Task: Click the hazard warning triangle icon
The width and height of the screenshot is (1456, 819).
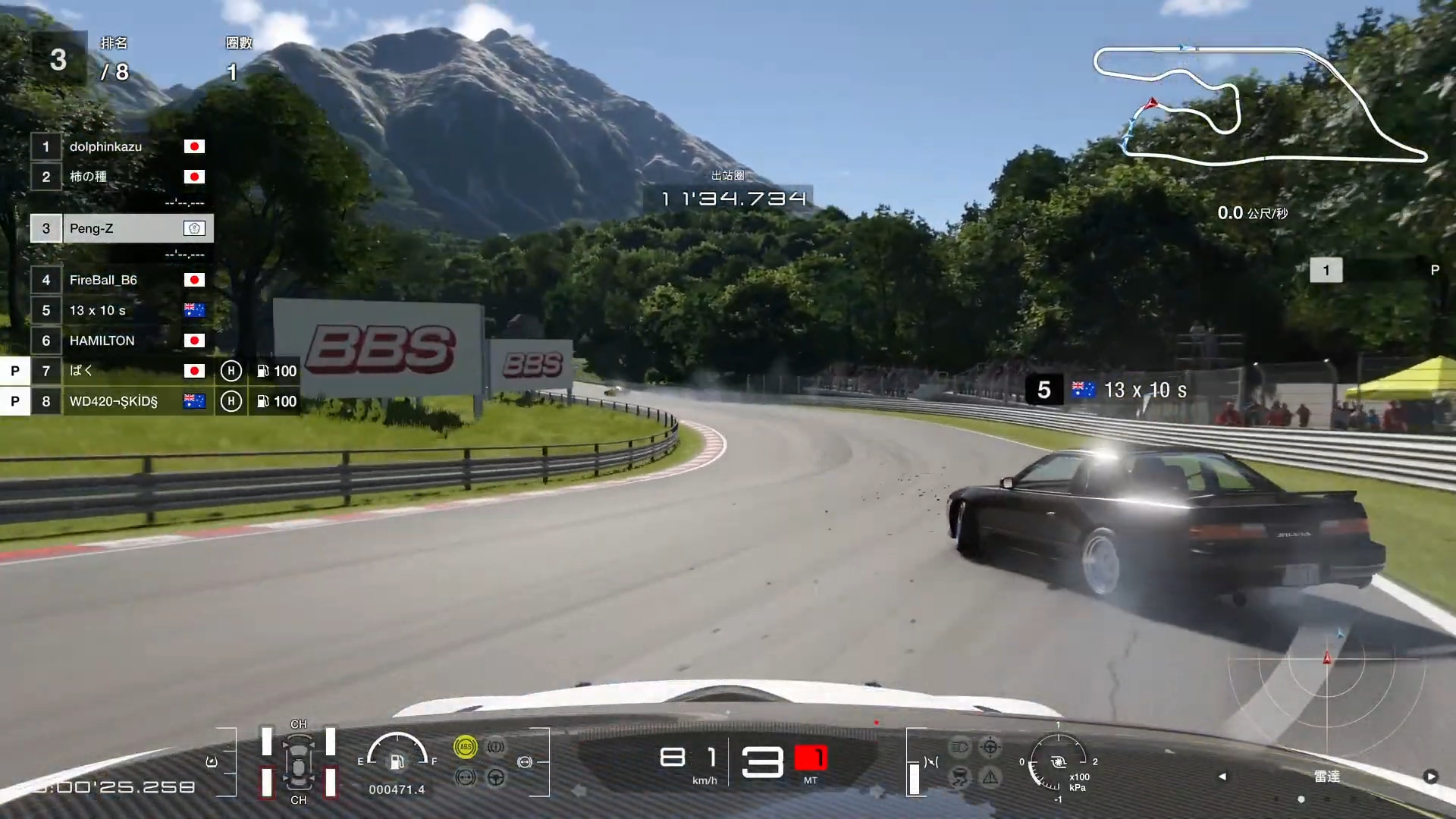Action: (990, 777)
